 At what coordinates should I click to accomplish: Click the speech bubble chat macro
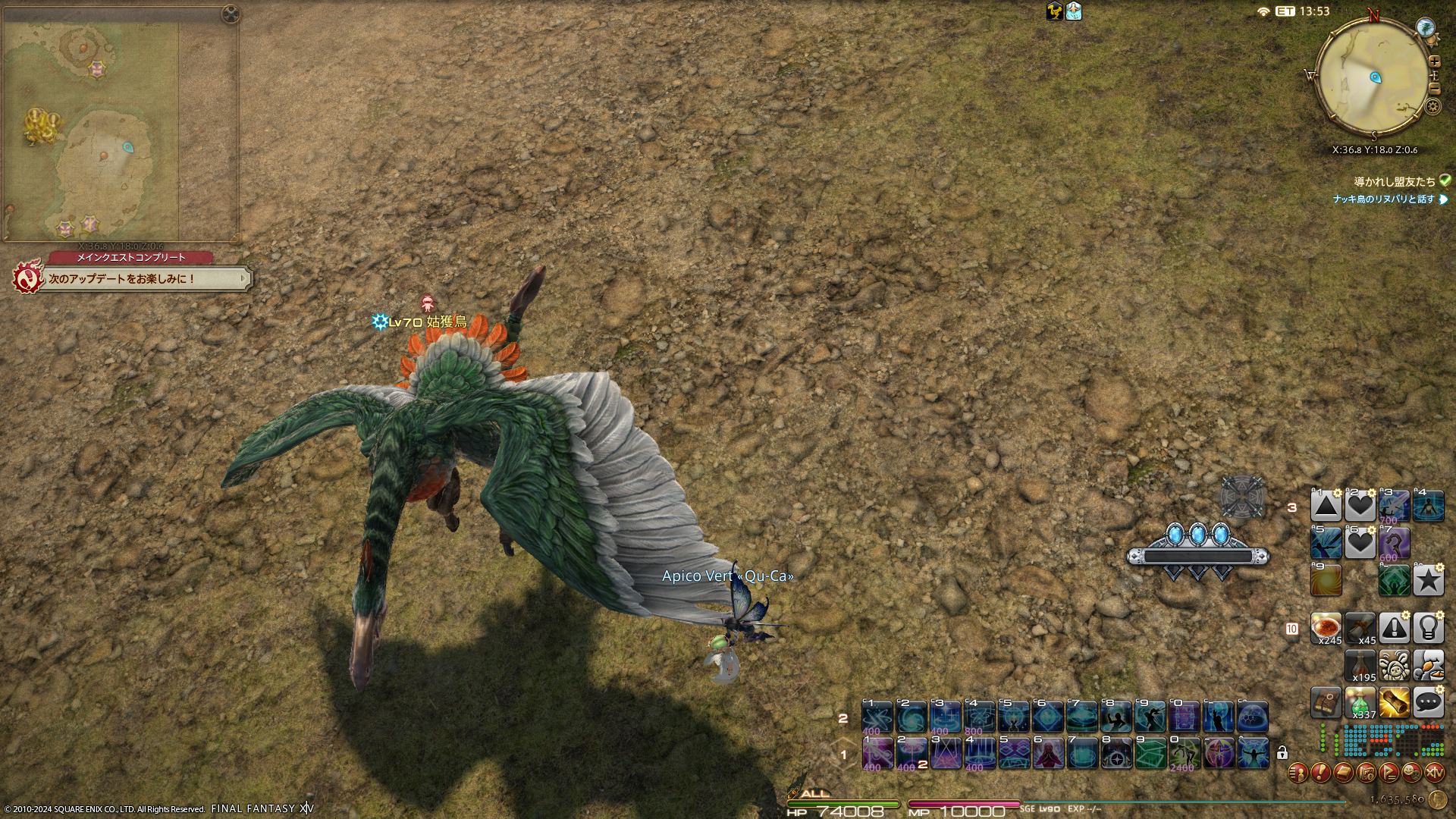click(x=1428, y=703)
